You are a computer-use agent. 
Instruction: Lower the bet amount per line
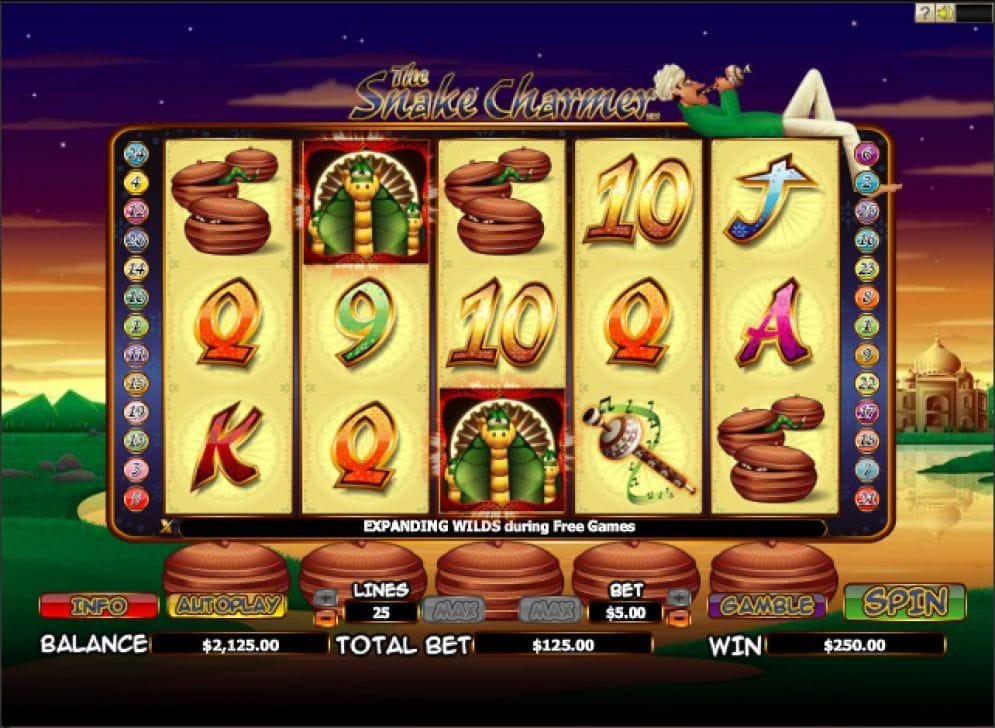click(x=678, y=618)
